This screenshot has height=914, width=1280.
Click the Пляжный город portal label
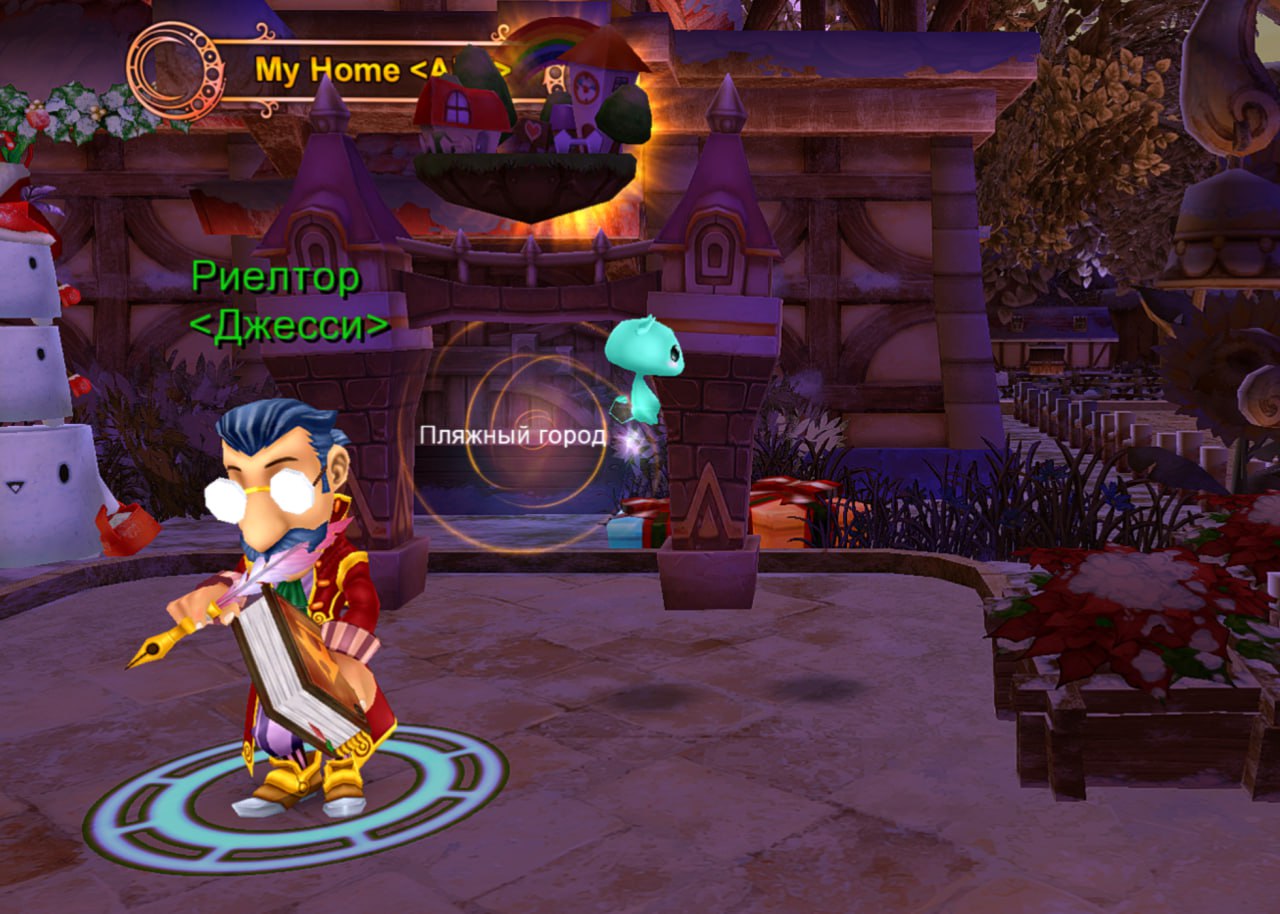pos(512,435)
